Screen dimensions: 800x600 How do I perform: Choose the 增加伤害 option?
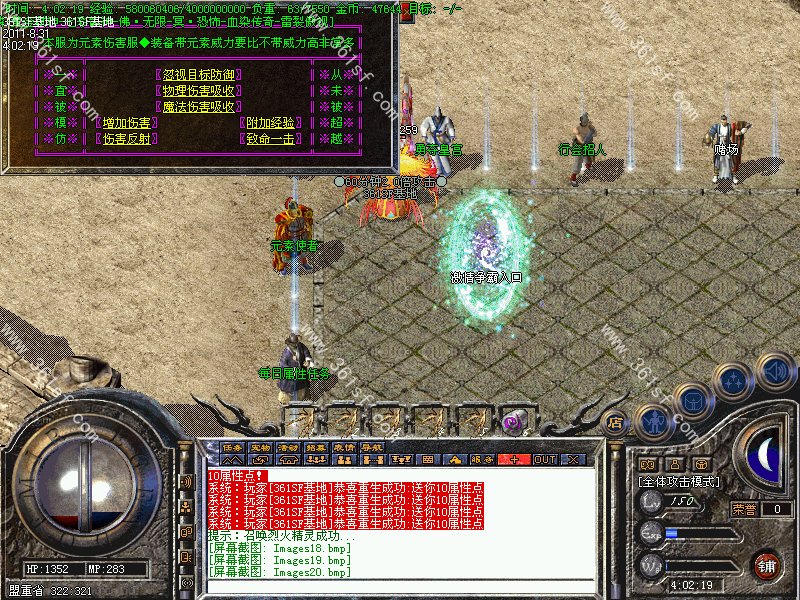[x=127, y=123]
